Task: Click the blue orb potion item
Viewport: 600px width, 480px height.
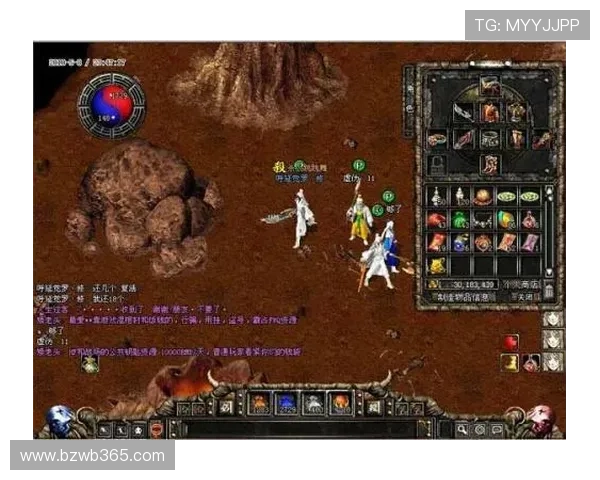Action: (x=459, y=242)
